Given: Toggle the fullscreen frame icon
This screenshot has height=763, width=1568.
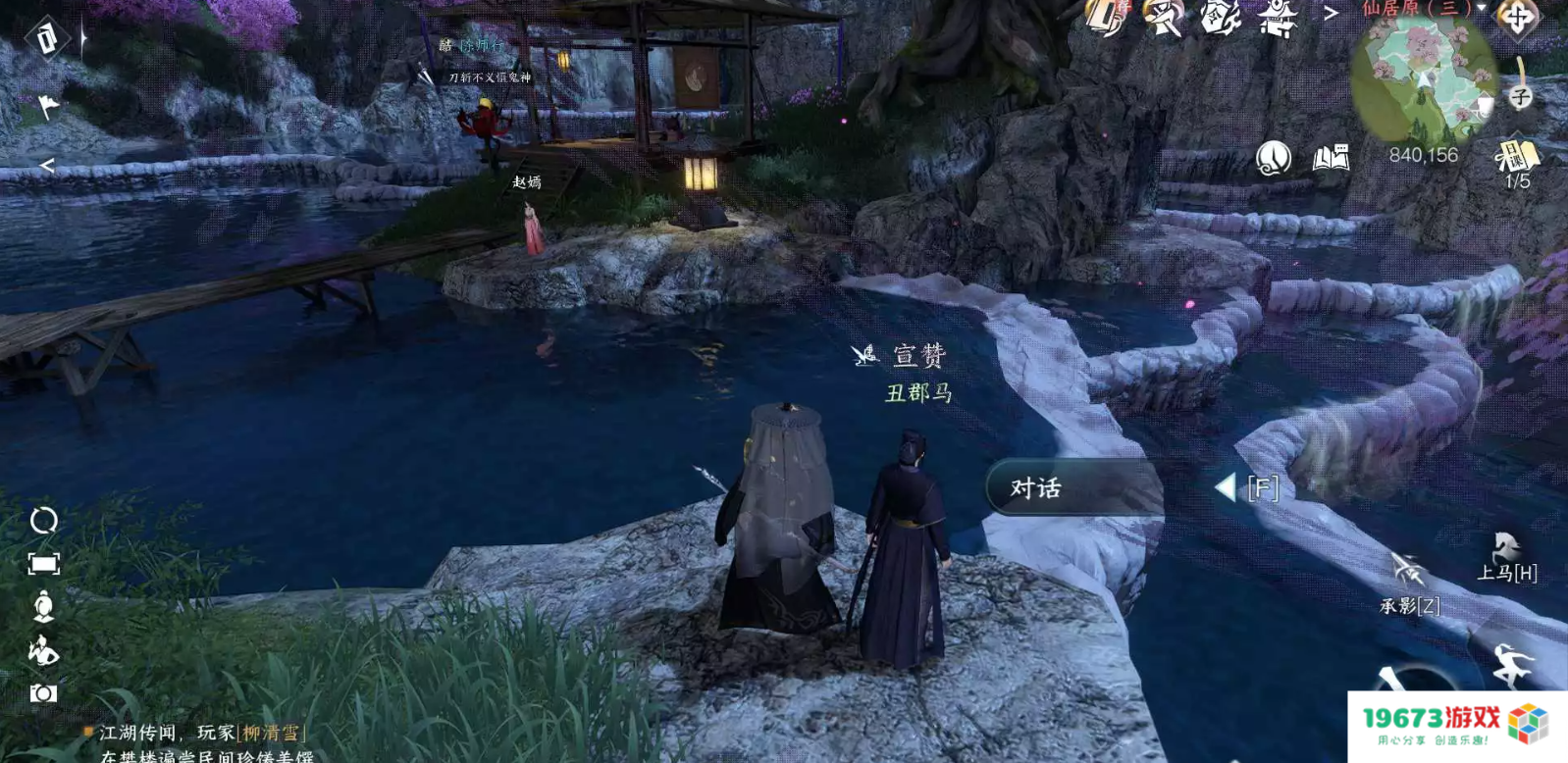Looking at the screenshot, I should pyautogui.click(x=44, y=563).
